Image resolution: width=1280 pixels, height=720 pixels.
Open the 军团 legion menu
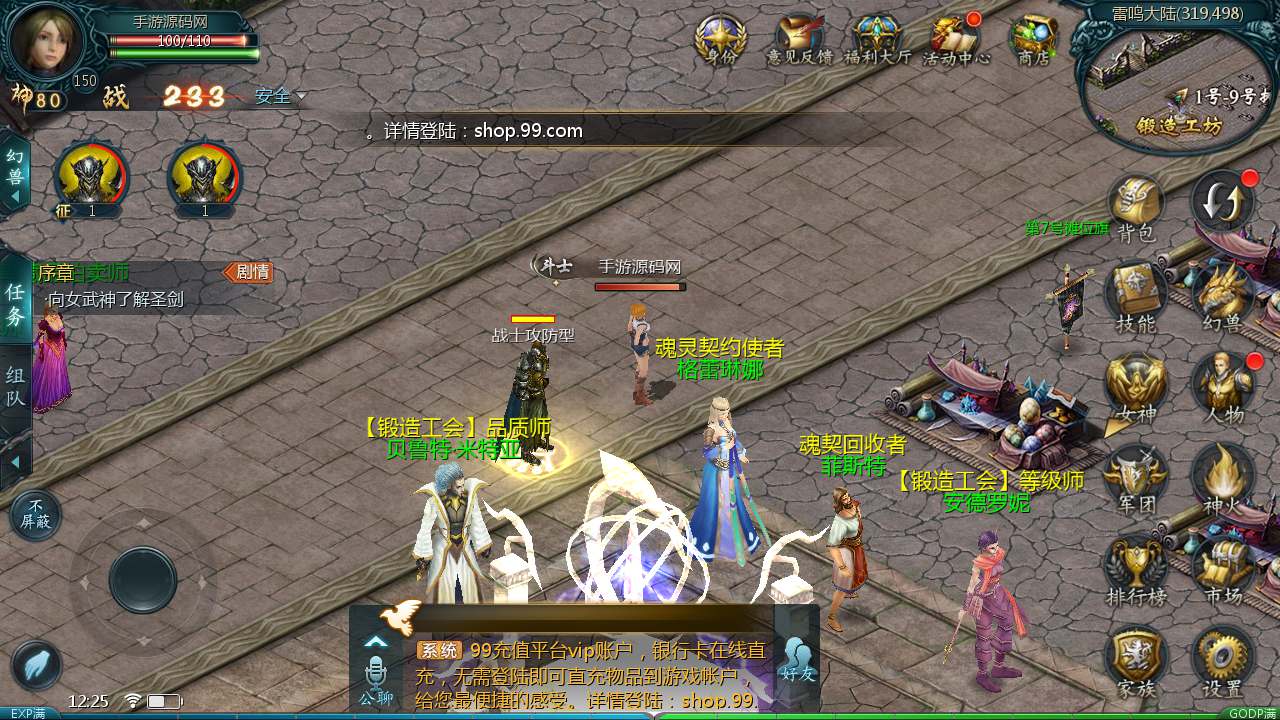click(1135, 477)
